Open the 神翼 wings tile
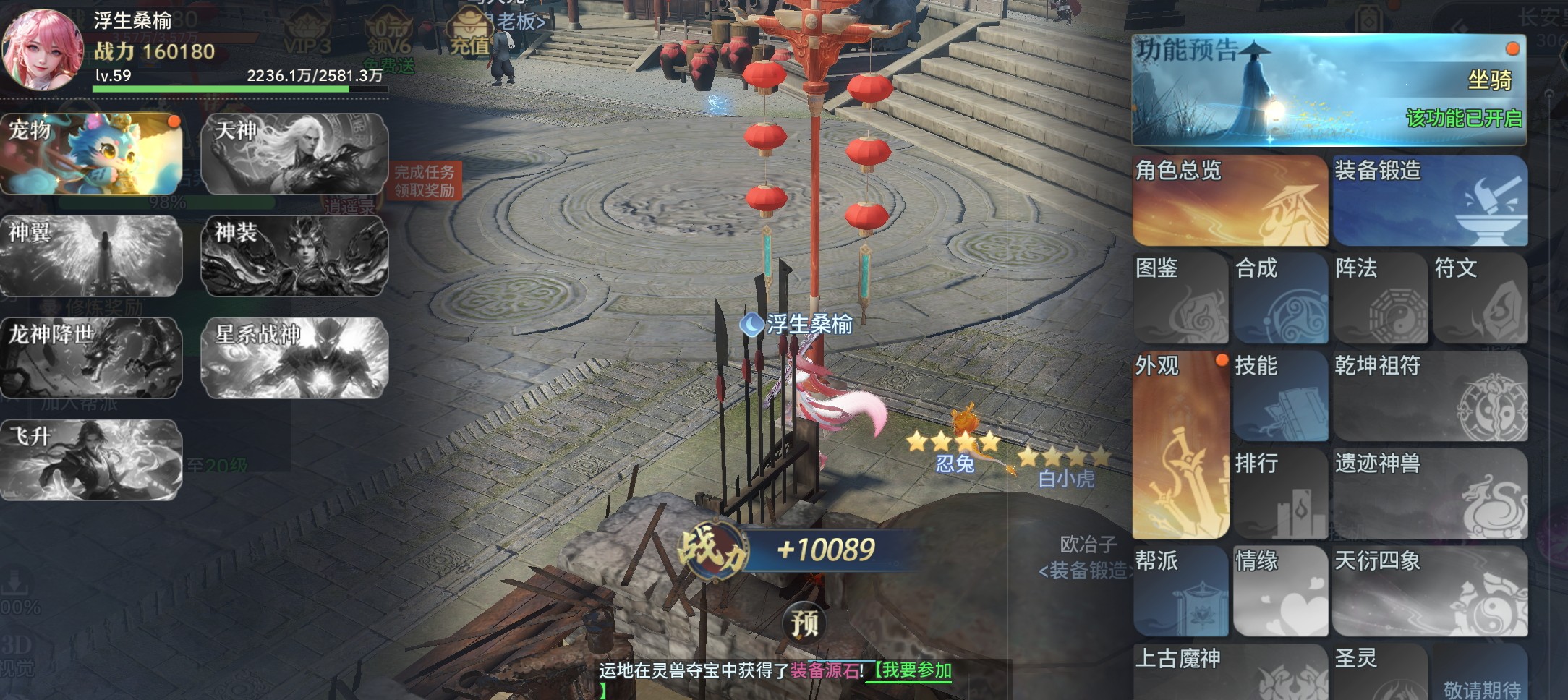This screenshot has width=1568, height=700. (91, 256)
